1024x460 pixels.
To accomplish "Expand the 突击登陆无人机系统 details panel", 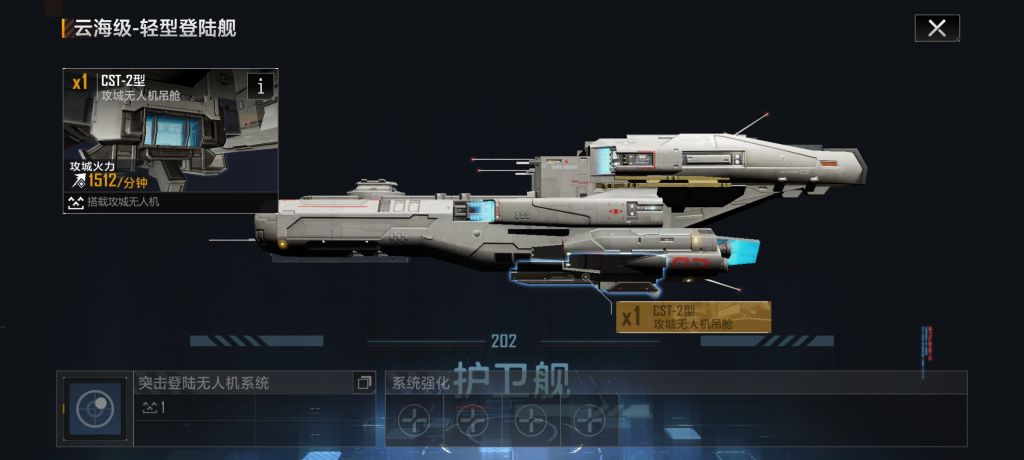I will click(x=363, y=383).
